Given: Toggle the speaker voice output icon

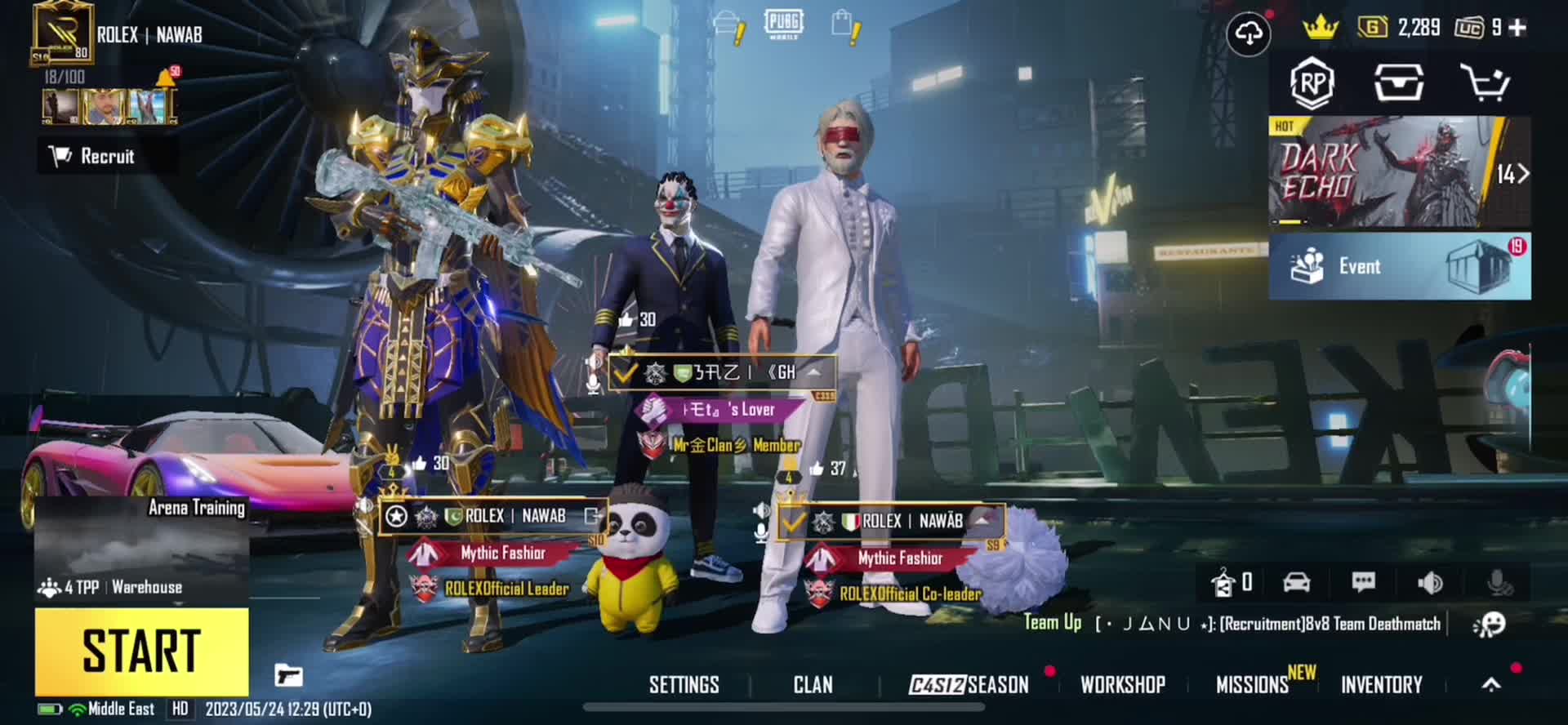Looking at the screenshot, I should (x=1430, y=582).
